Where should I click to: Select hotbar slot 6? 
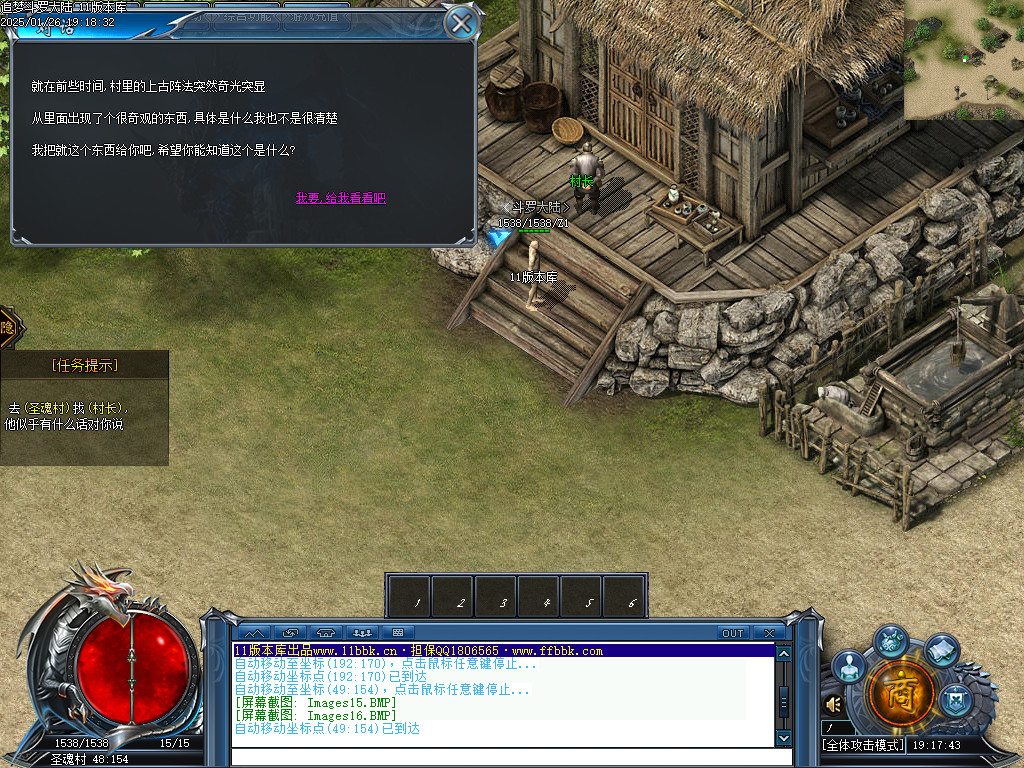tap(626, 596)
